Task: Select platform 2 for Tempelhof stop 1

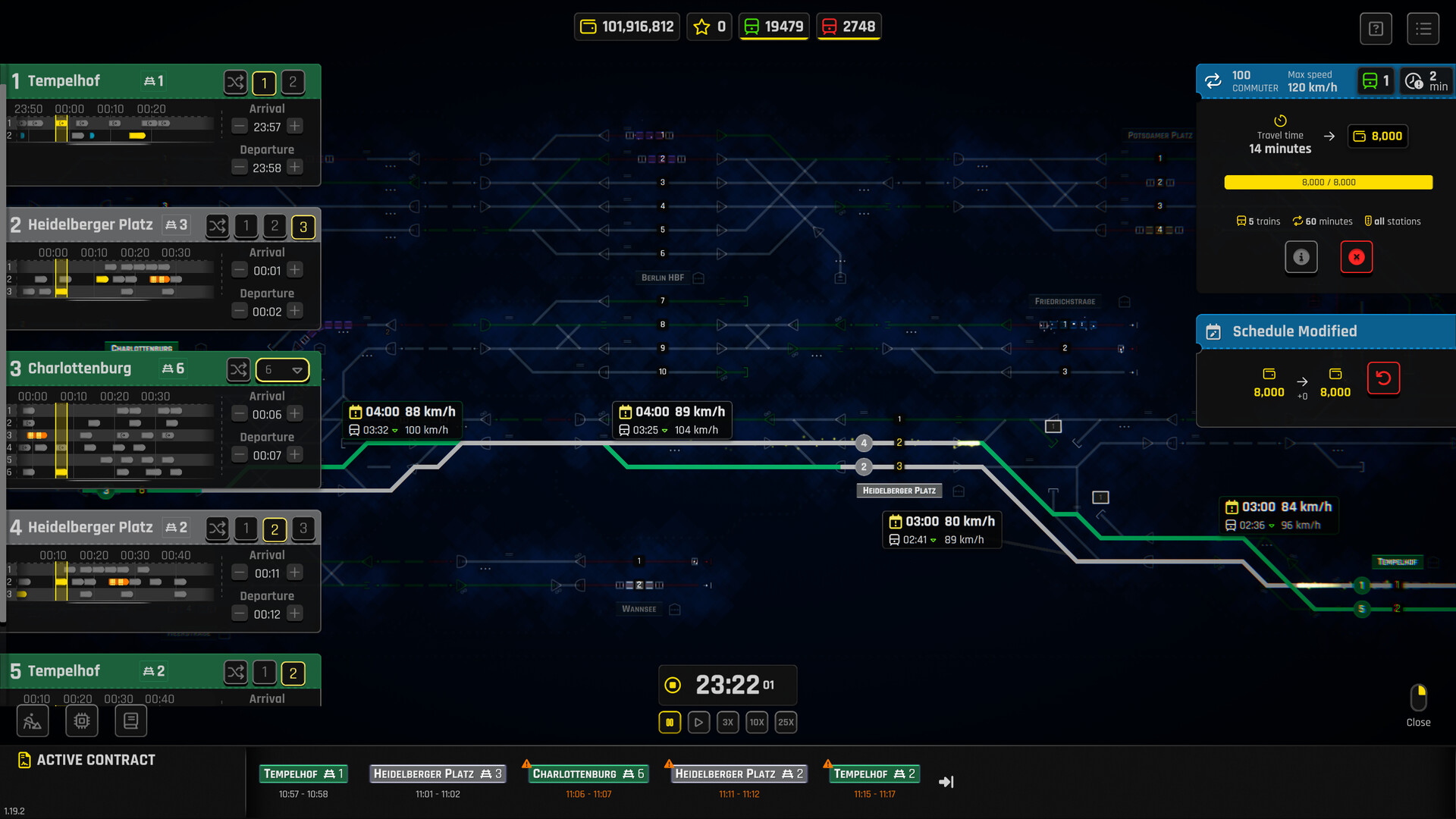Action: pos(293,82)
